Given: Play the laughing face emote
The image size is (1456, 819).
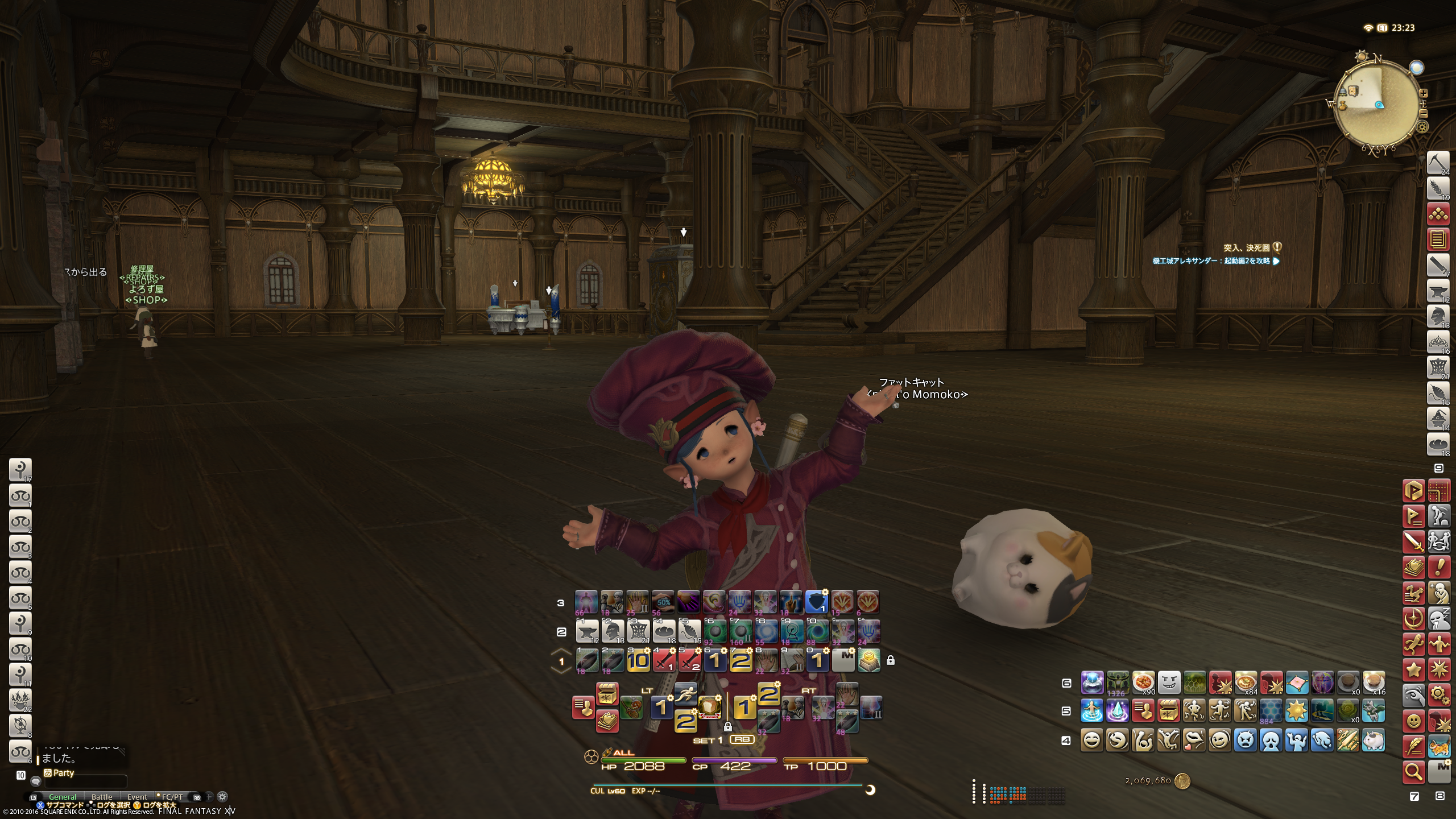Looking at the screenshot, I should coord(1092,740).
